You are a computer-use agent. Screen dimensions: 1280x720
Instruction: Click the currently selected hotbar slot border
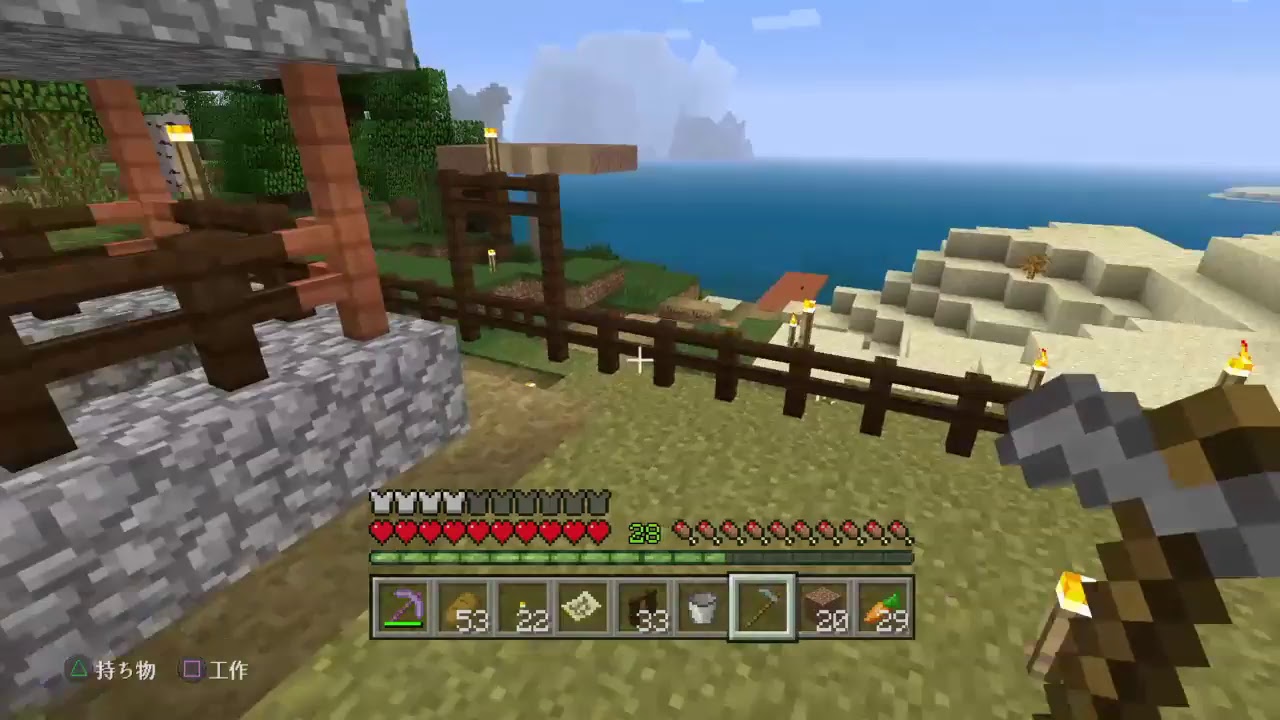(762, 577)
